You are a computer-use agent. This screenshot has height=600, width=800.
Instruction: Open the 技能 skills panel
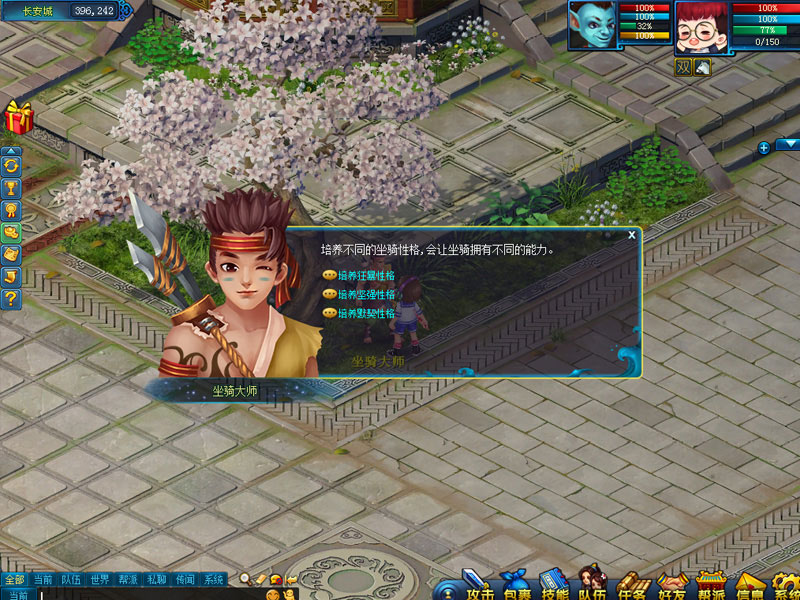coord(553,587)
